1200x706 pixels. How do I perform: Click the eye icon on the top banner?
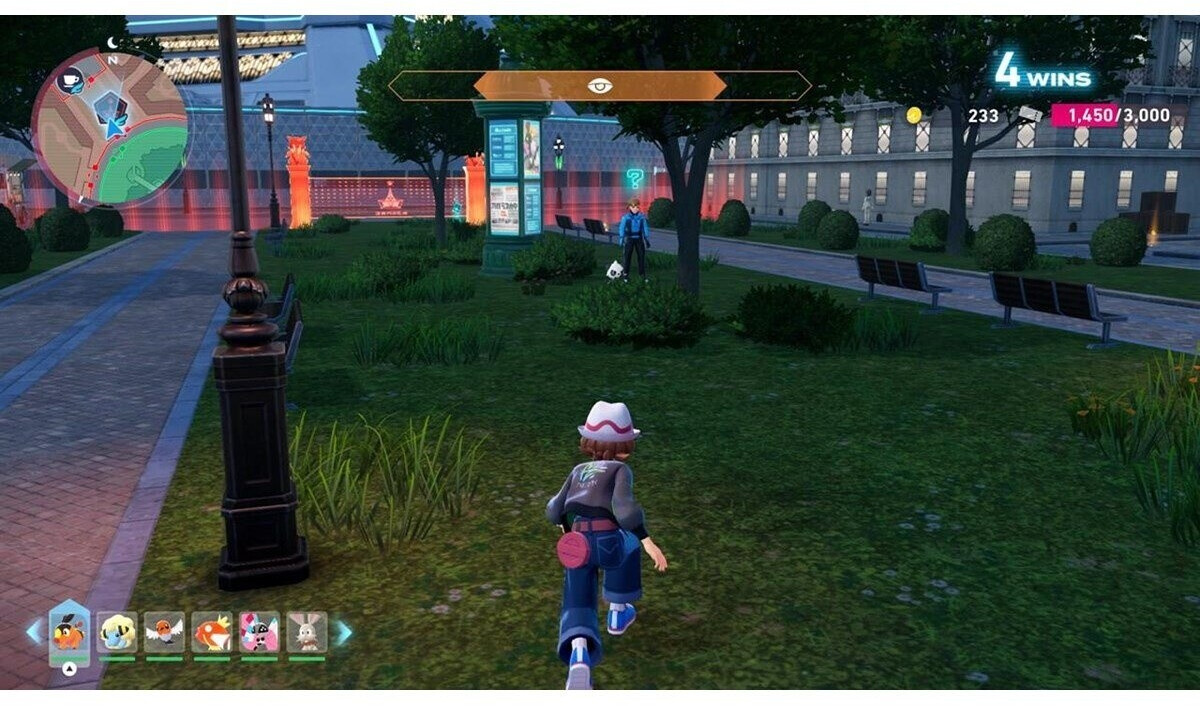(600, 86)
